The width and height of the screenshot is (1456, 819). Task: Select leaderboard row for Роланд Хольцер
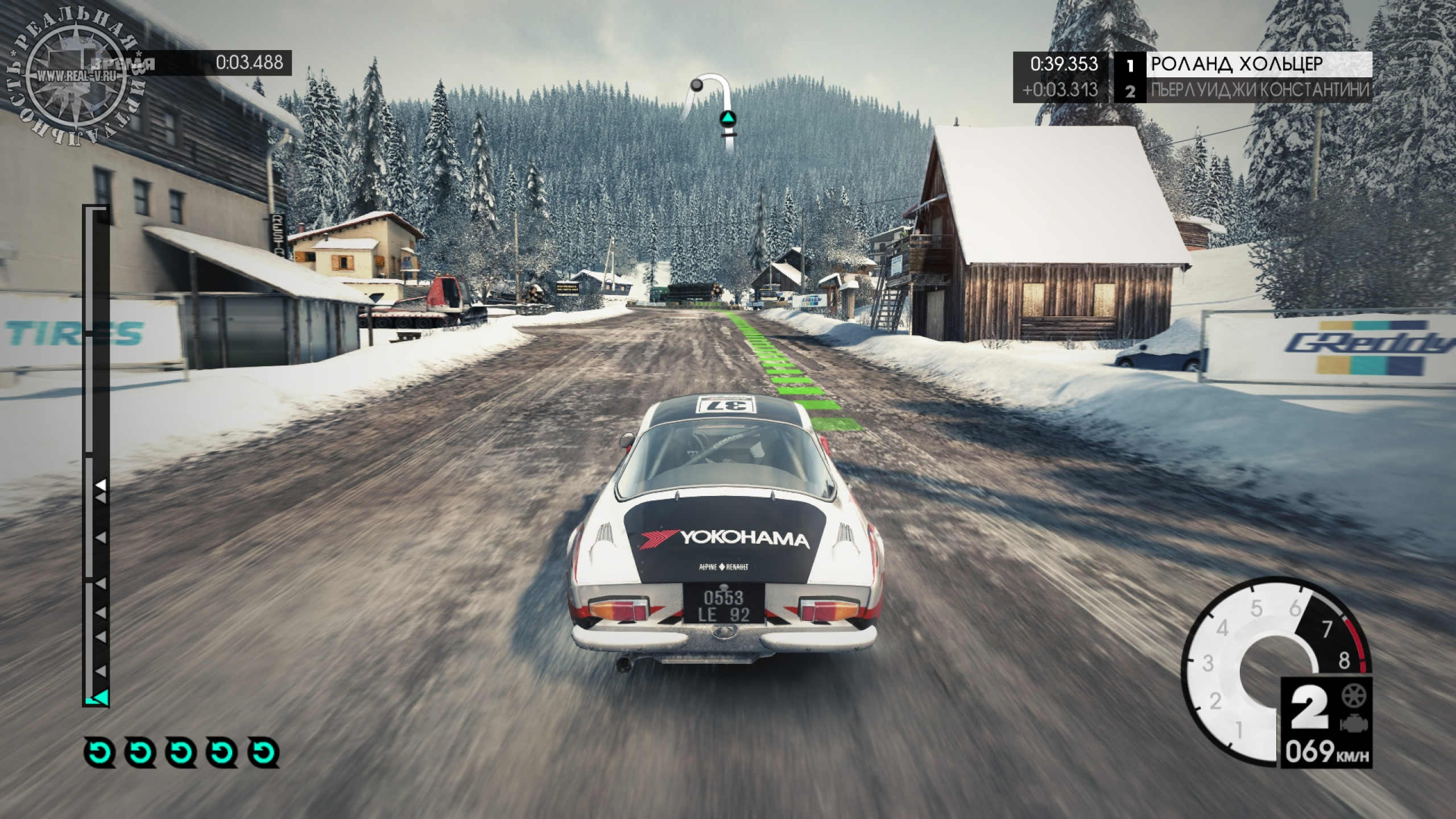(x=1240, y=64)
